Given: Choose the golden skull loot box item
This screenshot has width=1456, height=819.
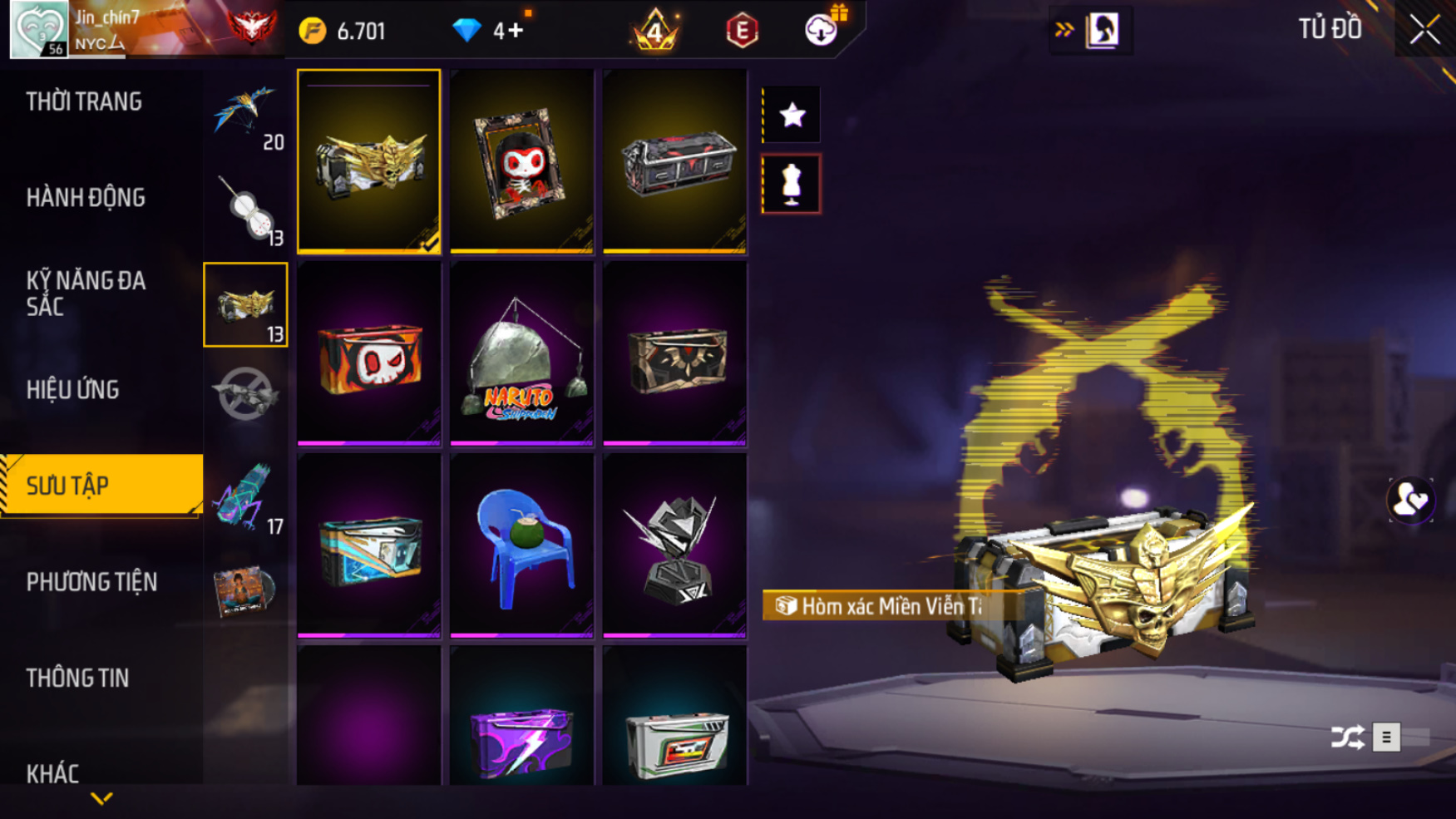Looking at the screenshot, I should point(368,161).
